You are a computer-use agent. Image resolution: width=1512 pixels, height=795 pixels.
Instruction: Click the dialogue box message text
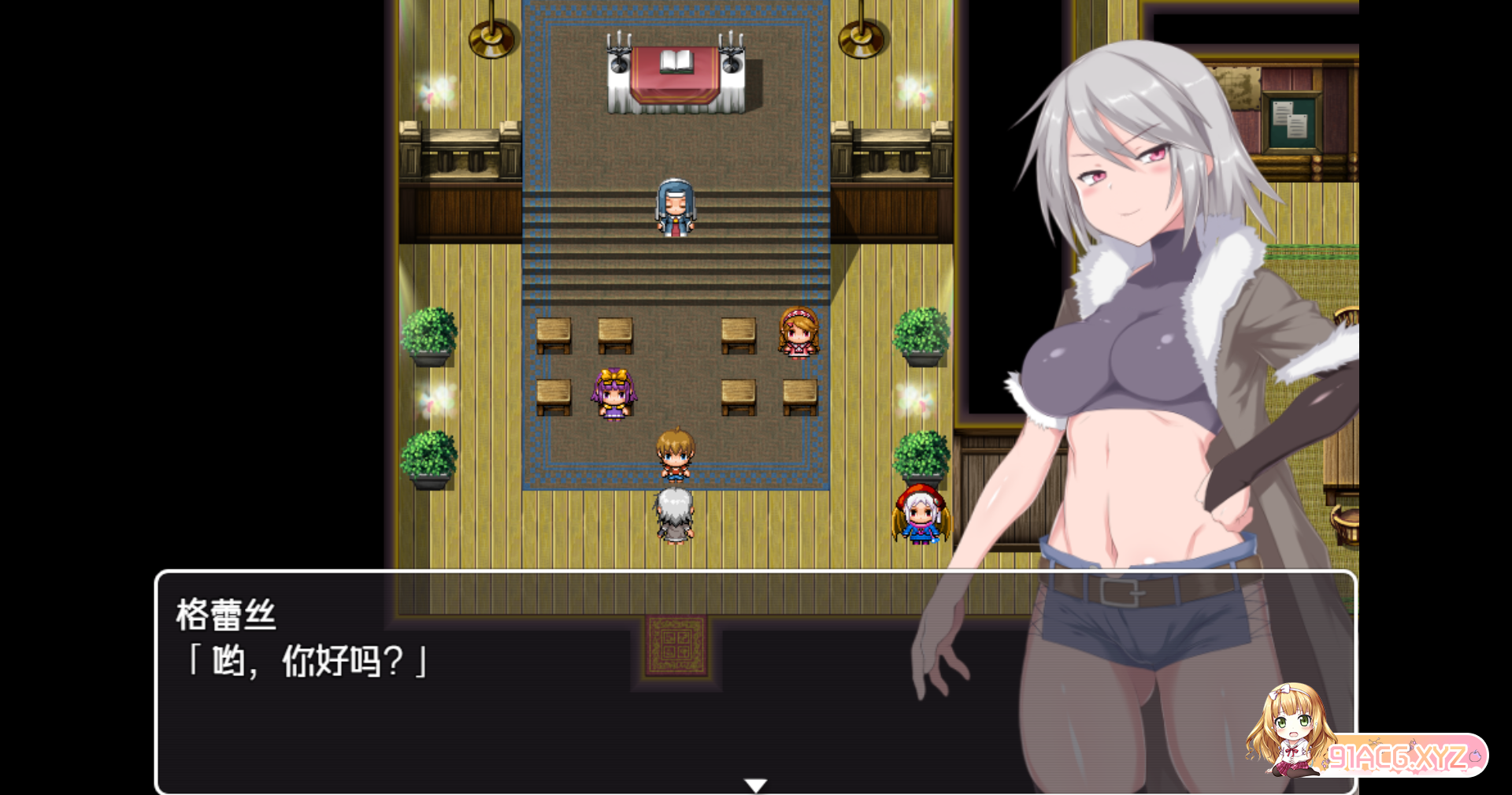pos(307,660)
